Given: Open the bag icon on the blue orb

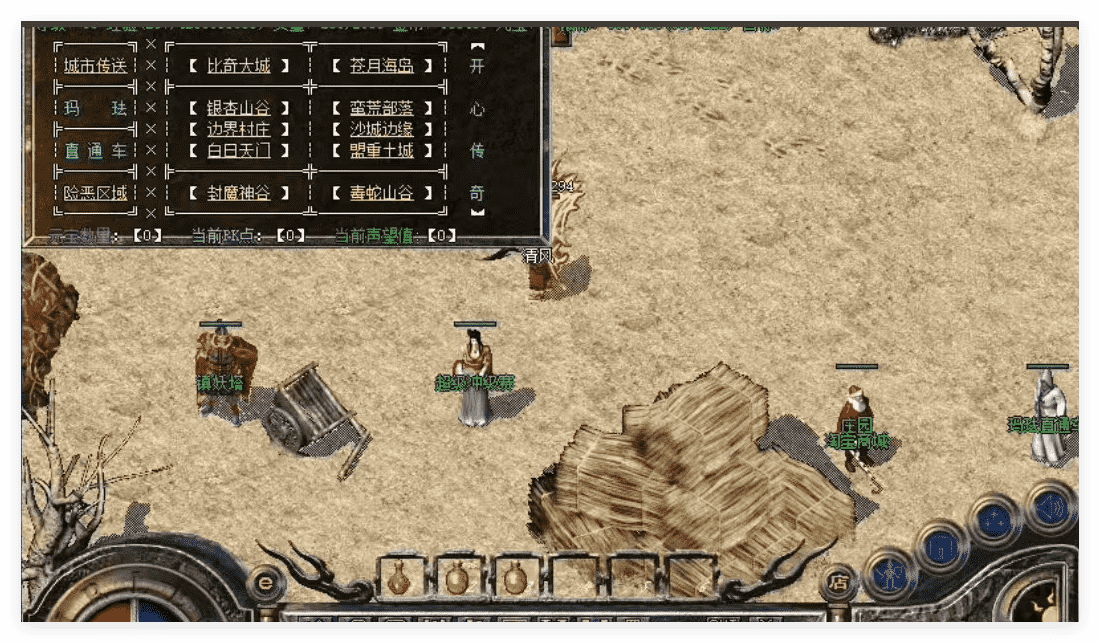Looking at the screenshot, I should point(940,546).
